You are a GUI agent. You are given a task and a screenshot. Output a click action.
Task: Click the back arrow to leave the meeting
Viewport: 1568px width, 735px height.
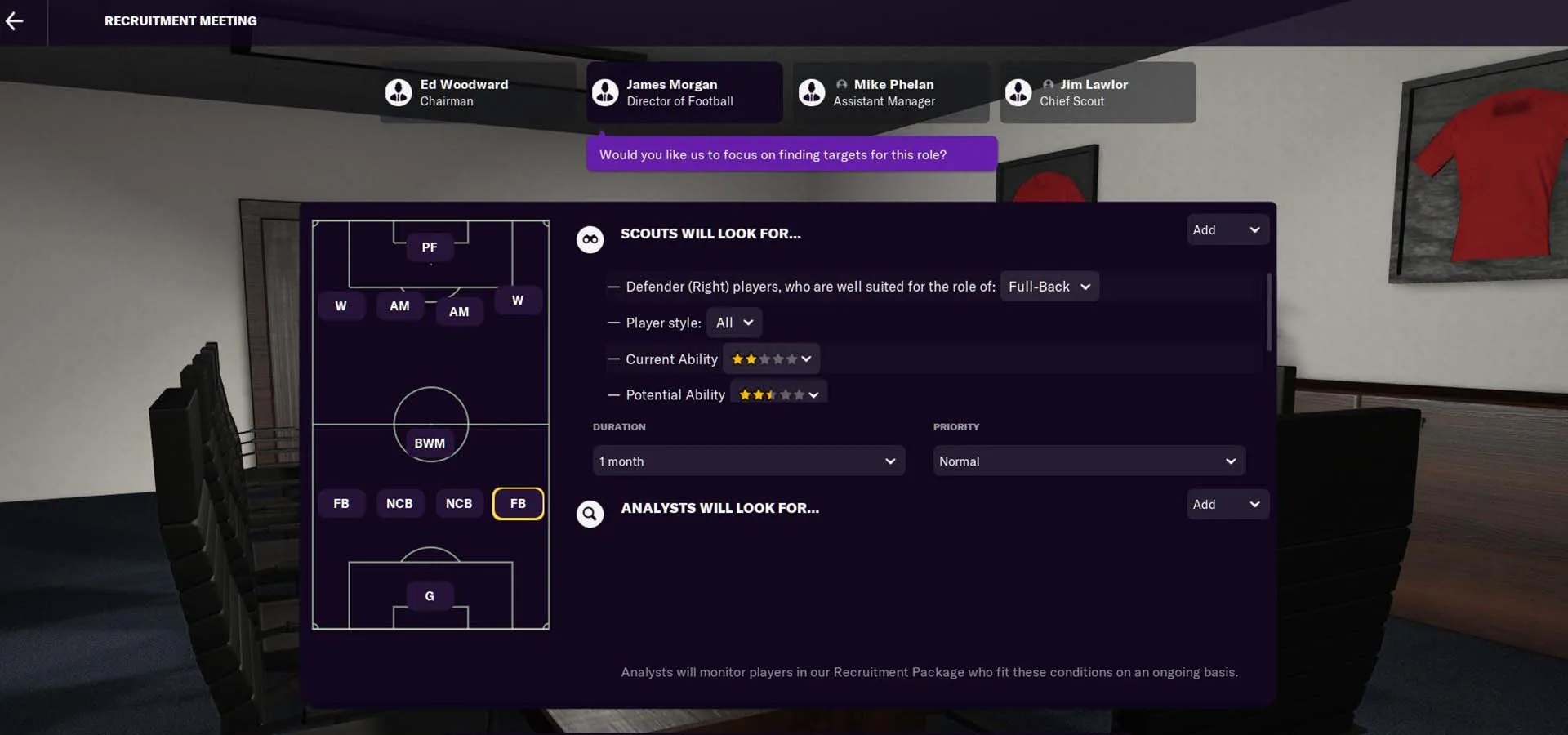click(x=16, y=21)
